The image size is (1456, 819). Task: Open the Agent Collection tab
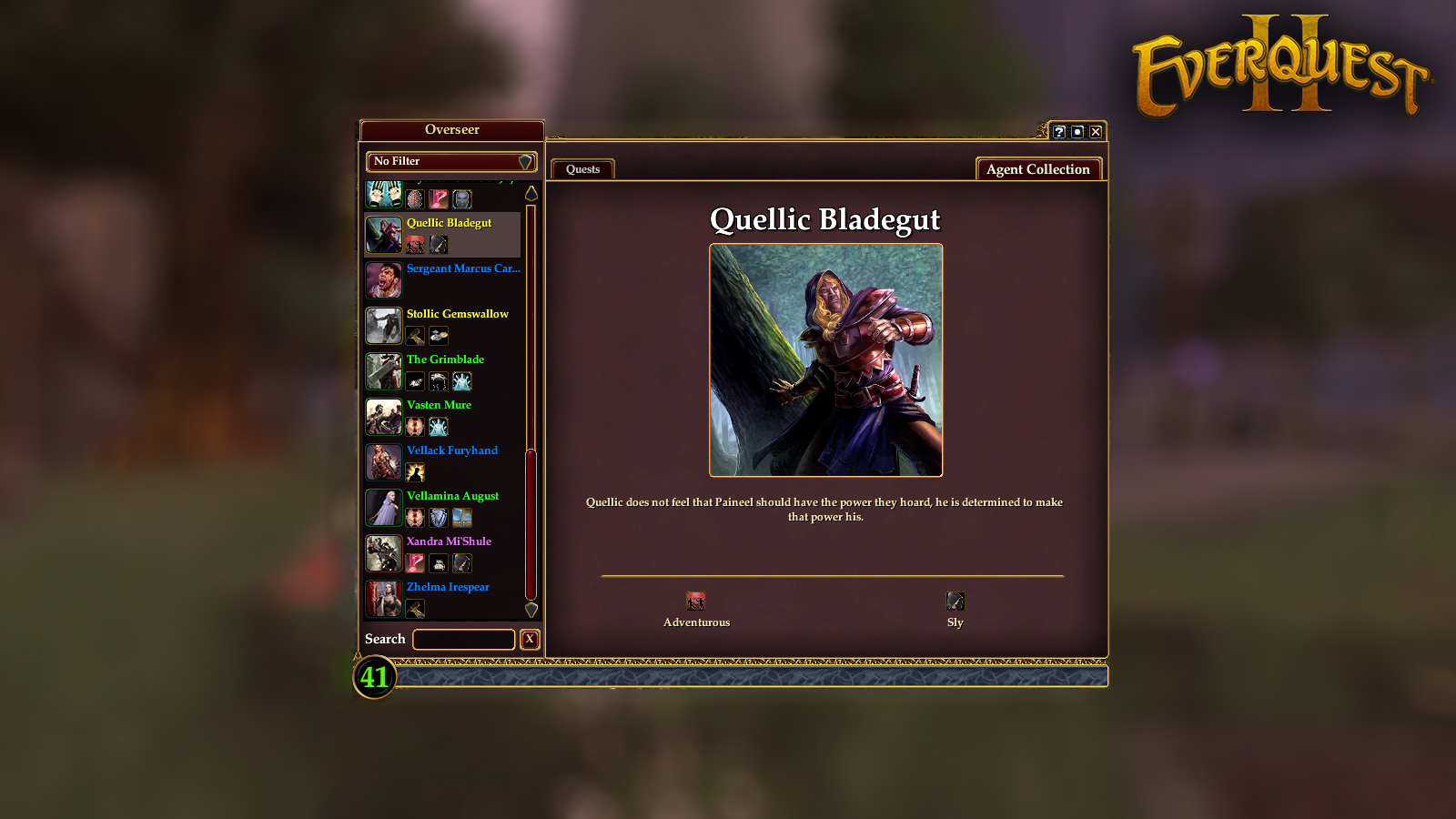(x=1037, y=169)
